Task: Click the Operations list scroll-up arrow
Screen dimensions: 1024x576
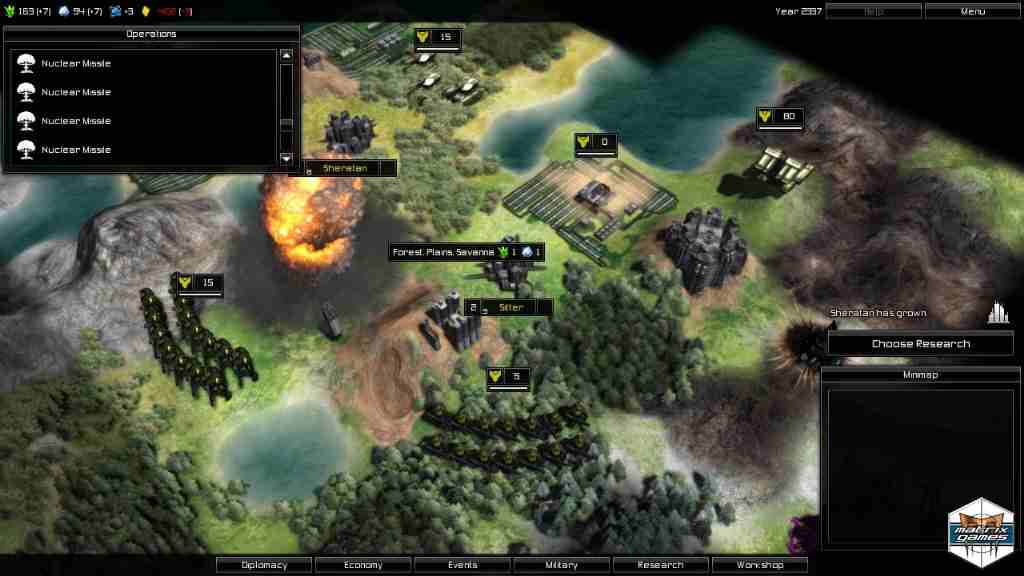Action: coord(286,57)
